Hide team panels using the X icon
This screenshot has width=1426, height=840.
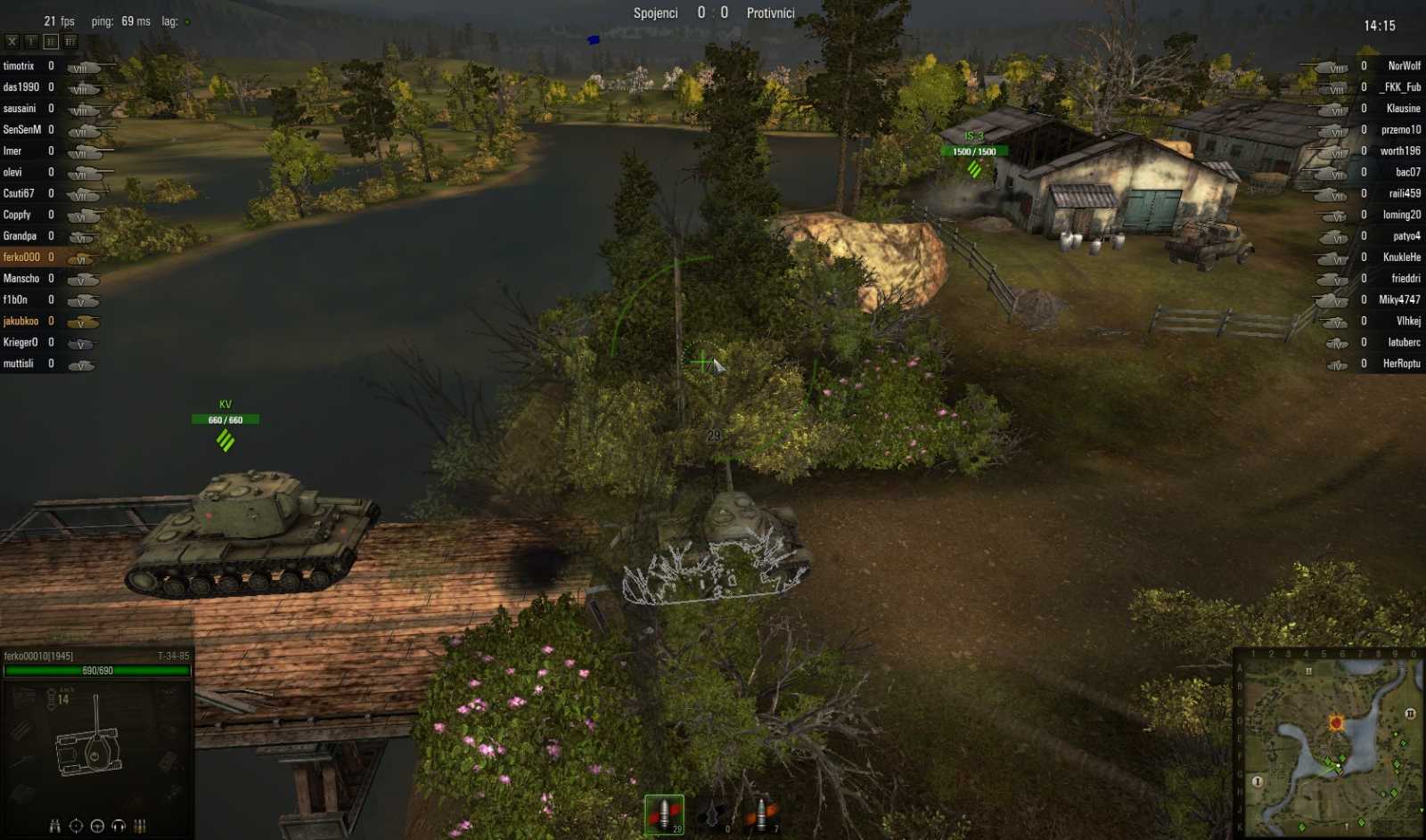[x=12, y=41]
